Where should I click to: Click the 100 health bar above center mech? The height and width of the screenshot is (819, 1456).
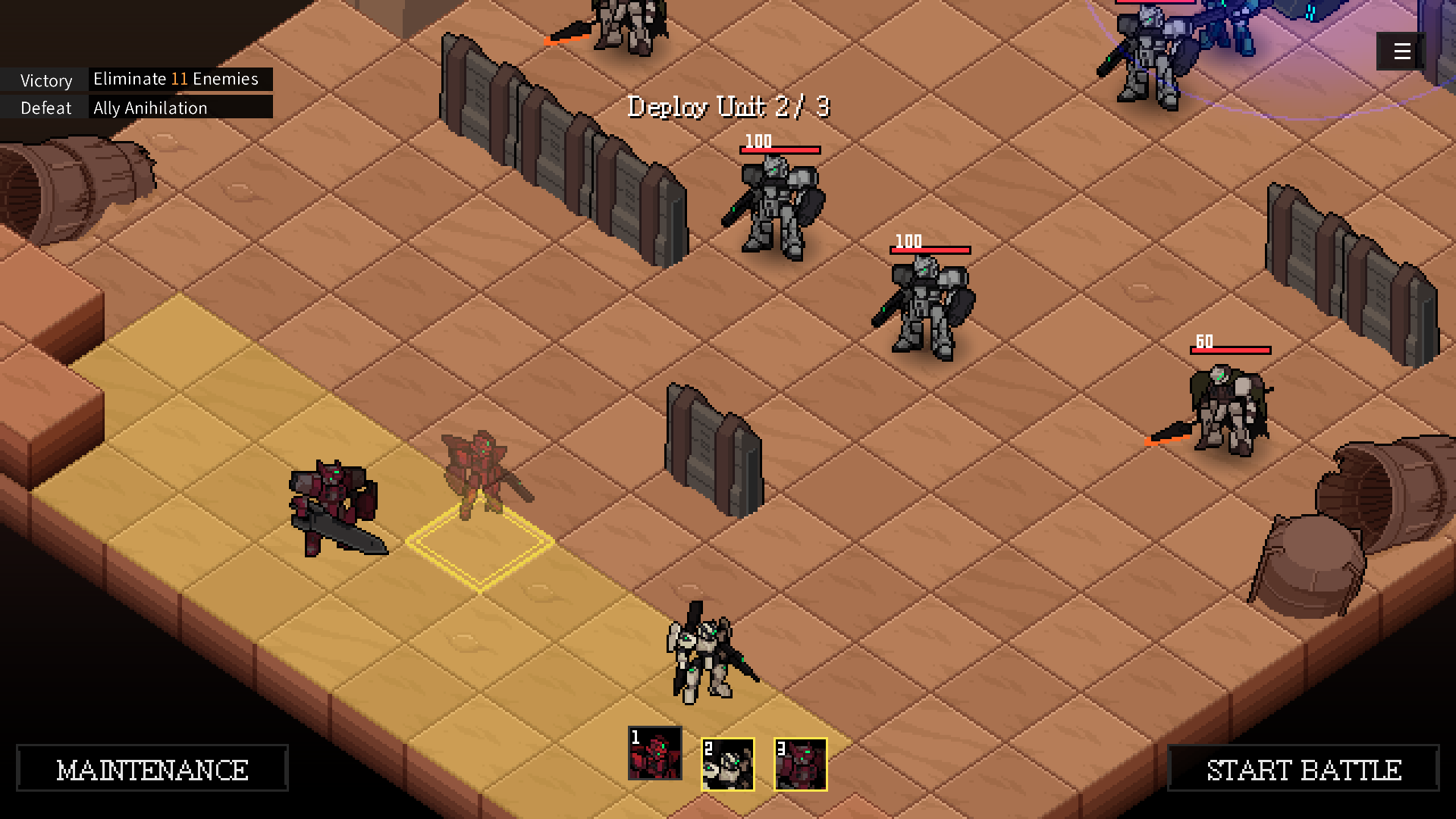(780, 149)
